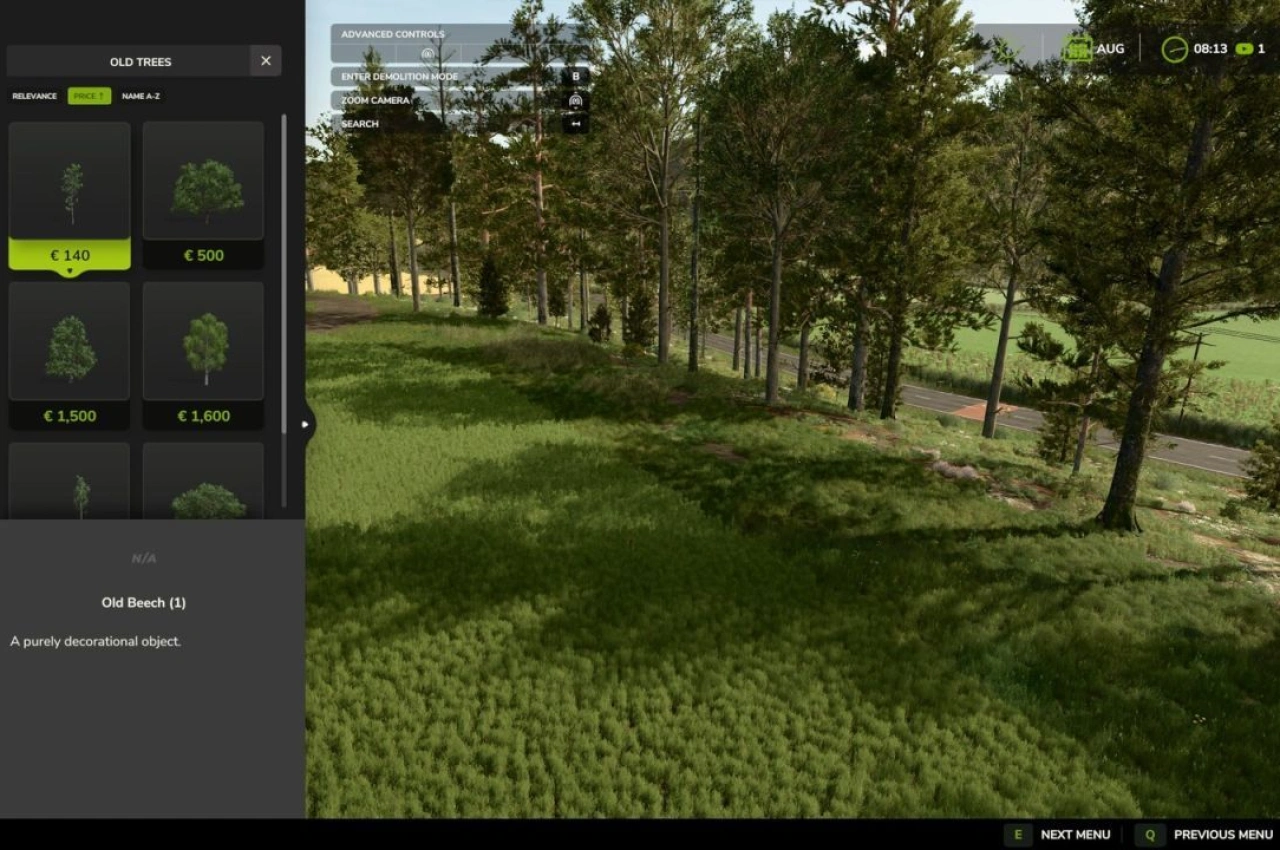Screen dimensions: 1280x850
Task: Open Advanced Controls
Action: click(x=392, y=33)
